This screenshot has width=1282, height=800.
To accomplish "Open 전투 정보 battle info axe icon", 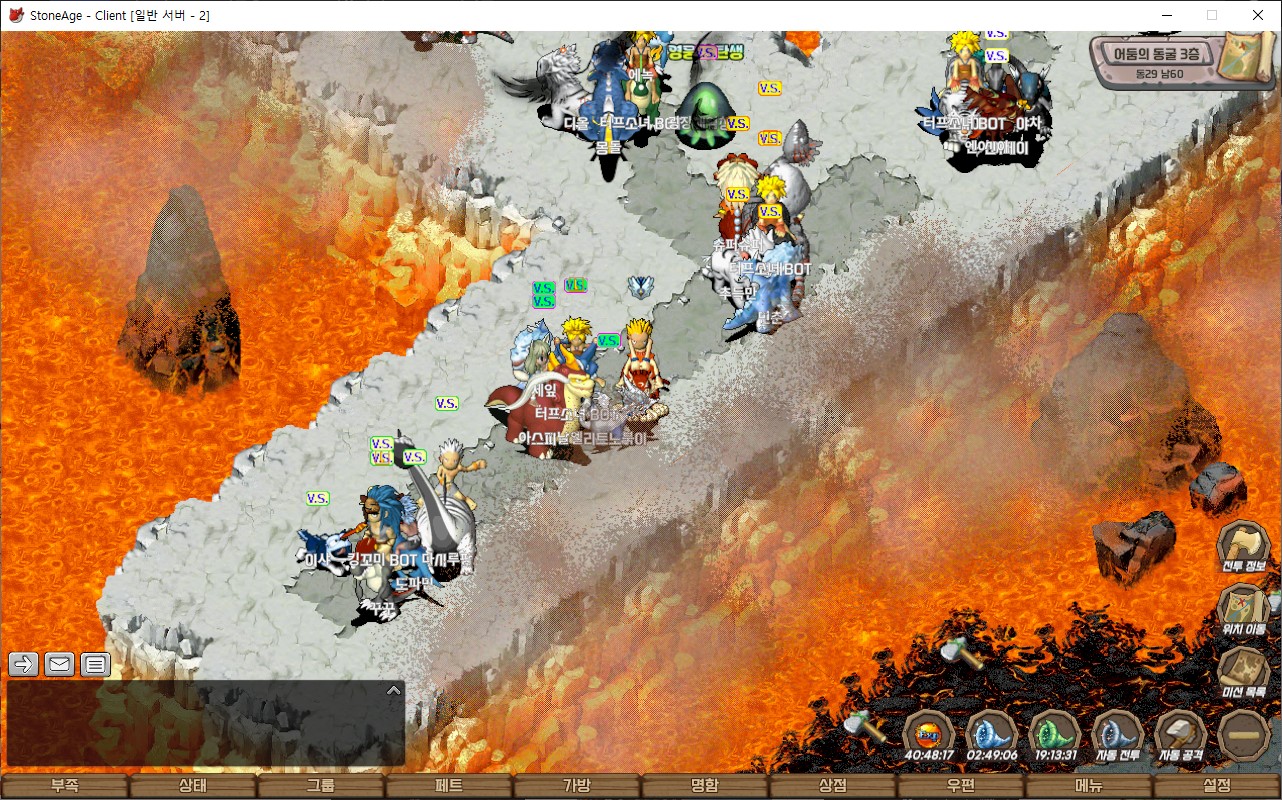I will pyautogui.click(x=1243, y=545).
